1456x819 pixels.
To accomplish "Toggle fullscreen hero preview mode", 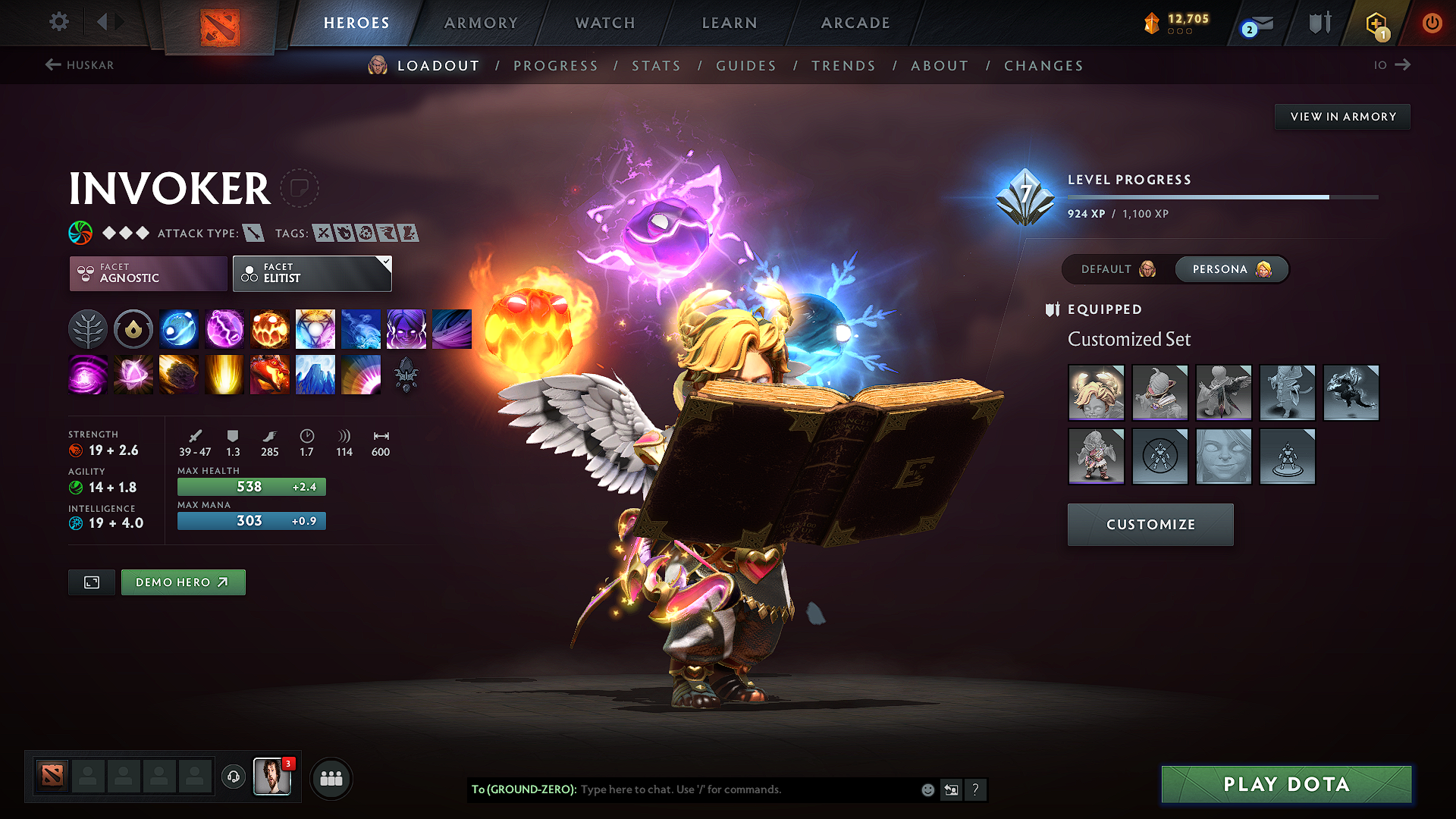I will click(91, 582).
